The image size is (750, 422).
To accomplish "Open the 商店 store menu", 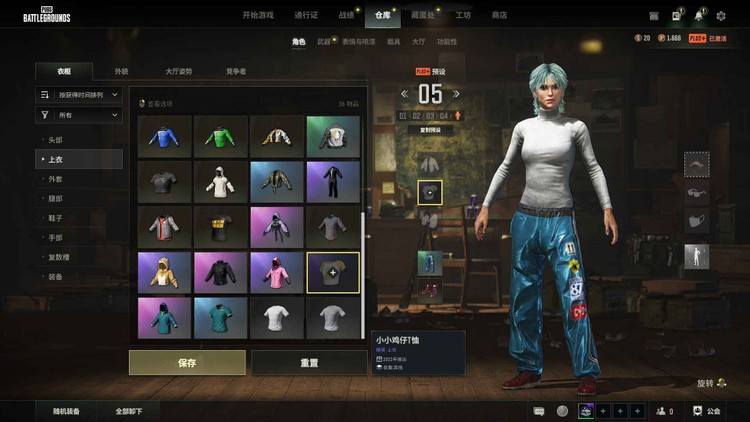I will coord(498,15).
